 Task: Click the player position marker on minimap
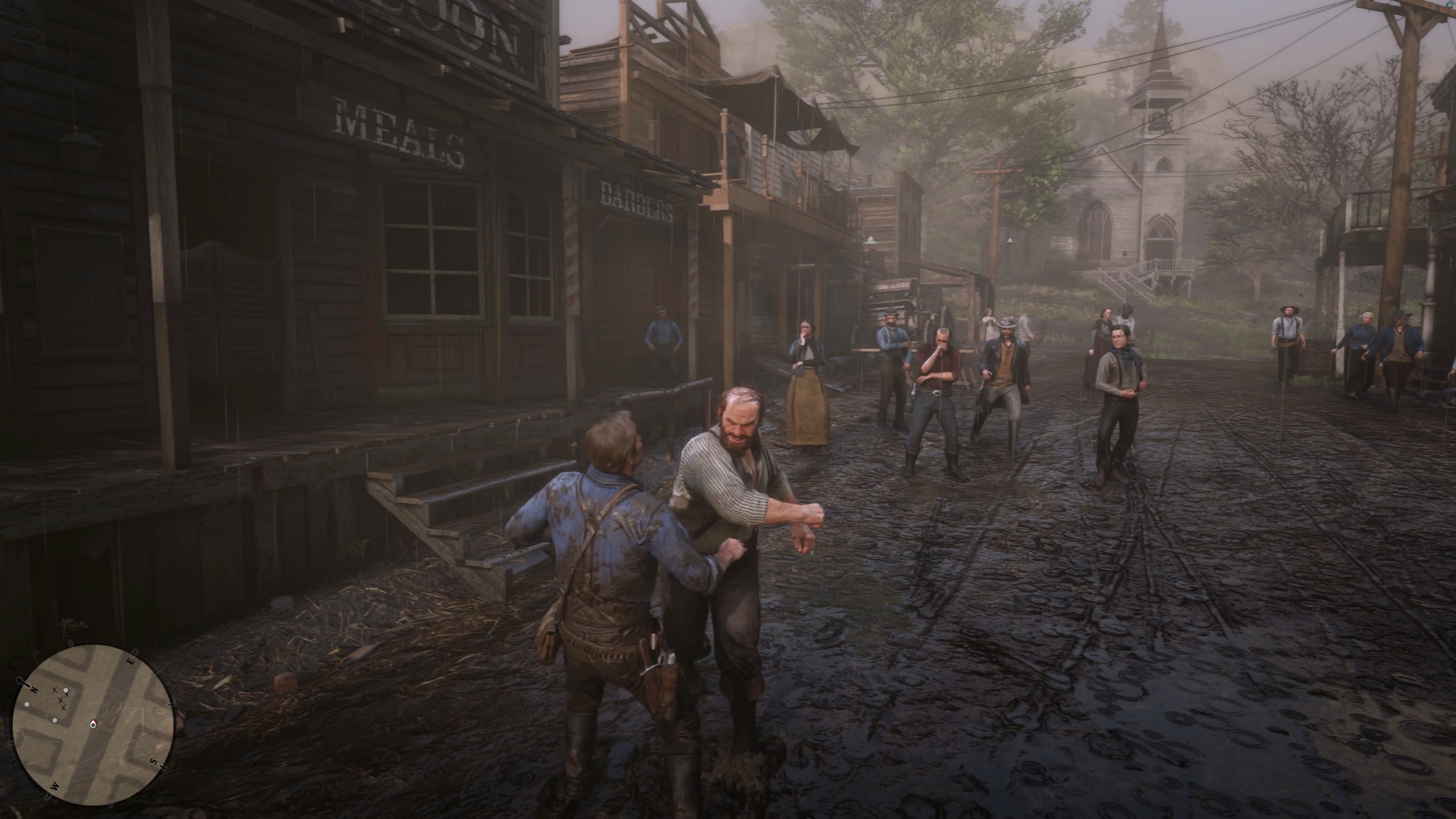click(x=94, y=724)
